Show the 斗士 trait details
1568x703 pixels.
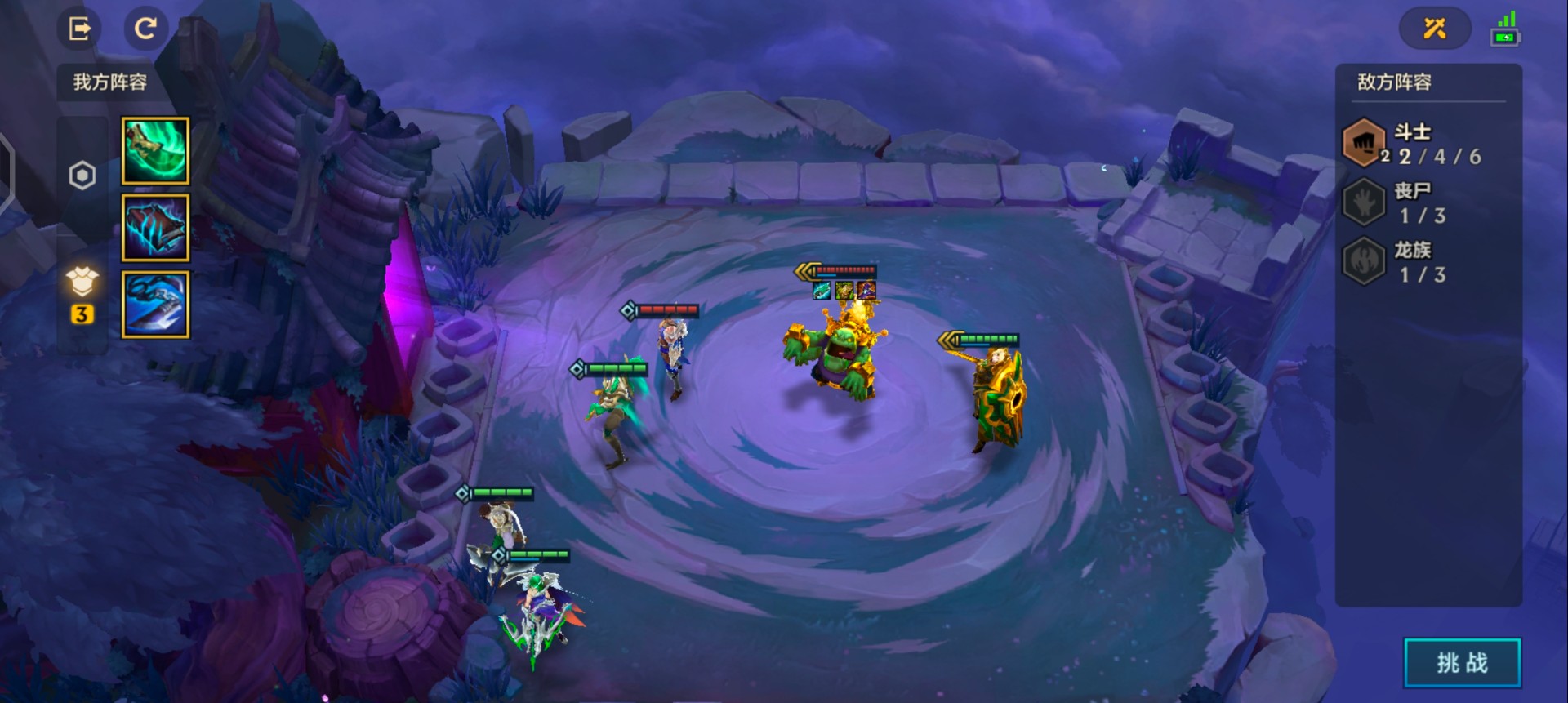(x=1413, y=144)
